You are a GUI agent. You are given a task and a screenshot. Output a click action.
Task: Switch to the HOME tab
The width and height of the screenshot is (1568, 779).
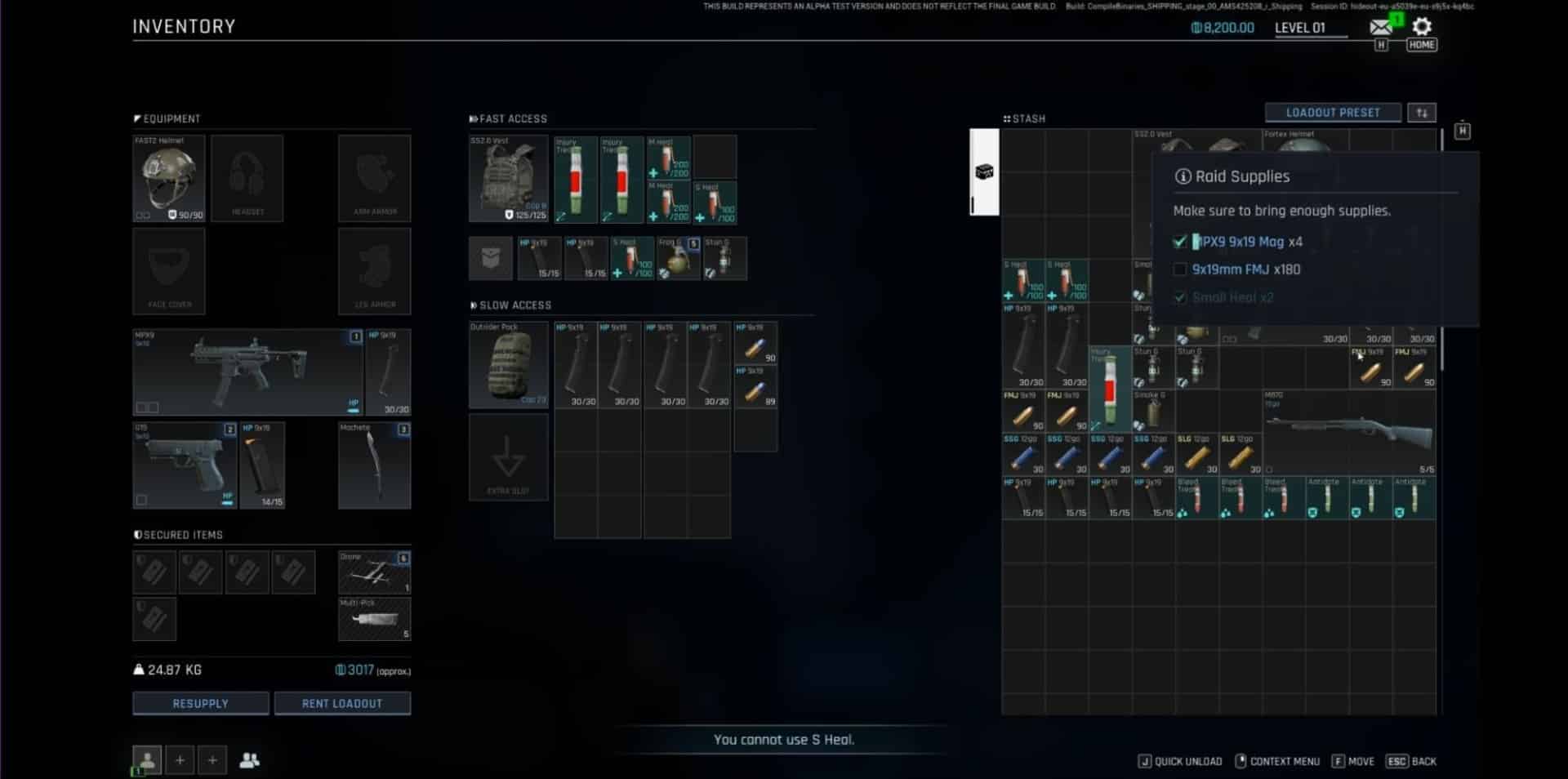pos(1422,45)
